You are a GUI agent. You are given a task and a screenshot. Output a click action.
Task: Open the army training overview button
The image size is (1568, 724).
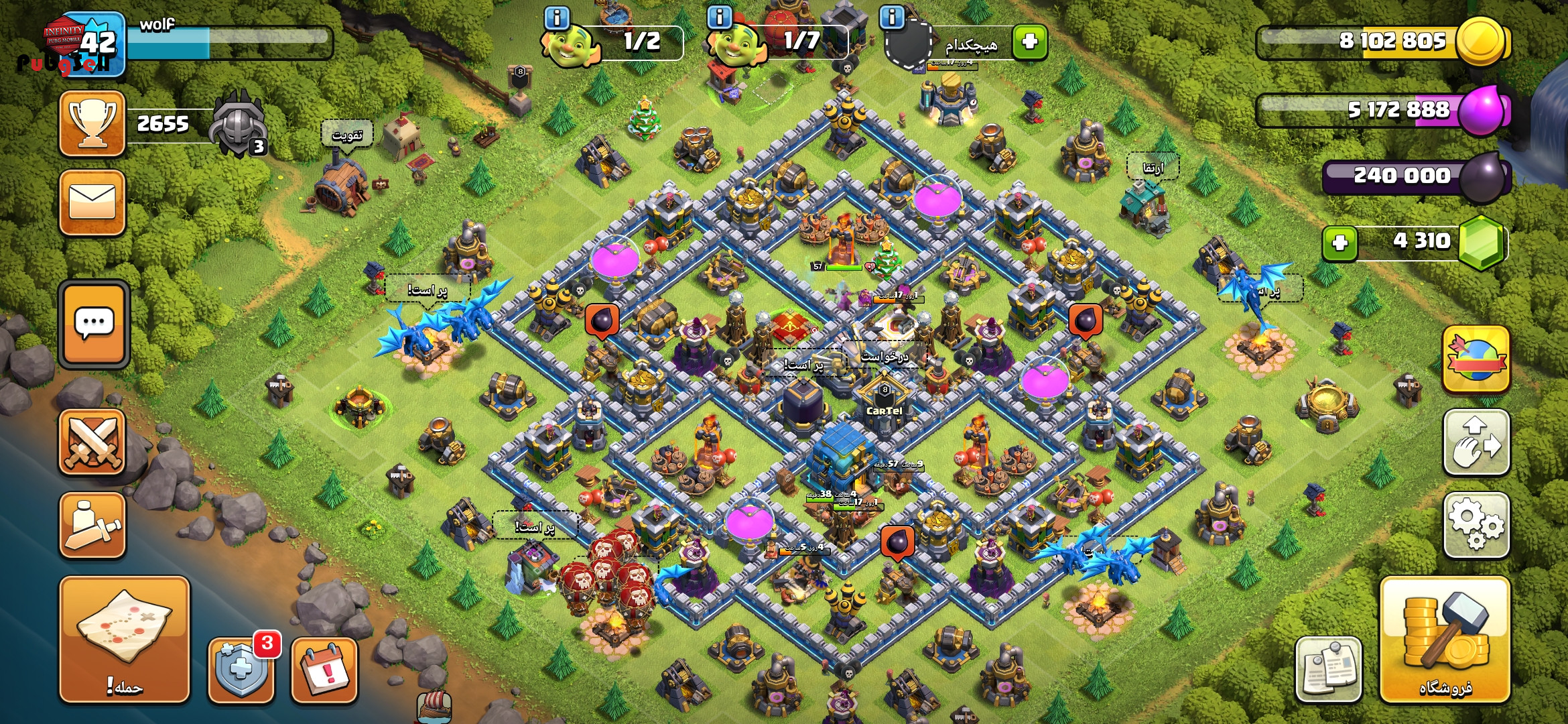92,526
